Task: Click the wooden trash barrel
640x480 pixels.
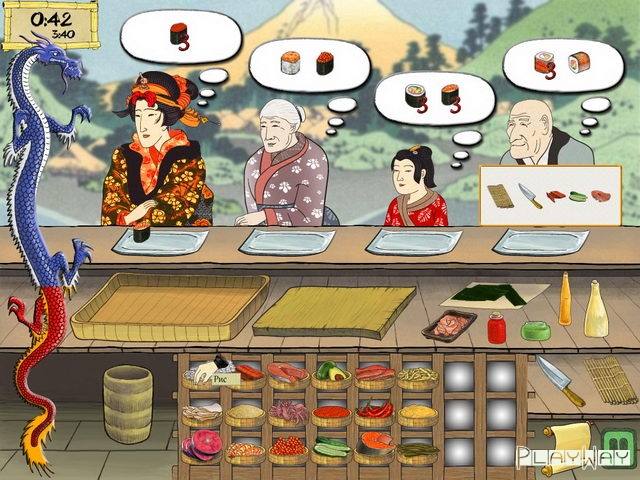Action: click(128, 403)
